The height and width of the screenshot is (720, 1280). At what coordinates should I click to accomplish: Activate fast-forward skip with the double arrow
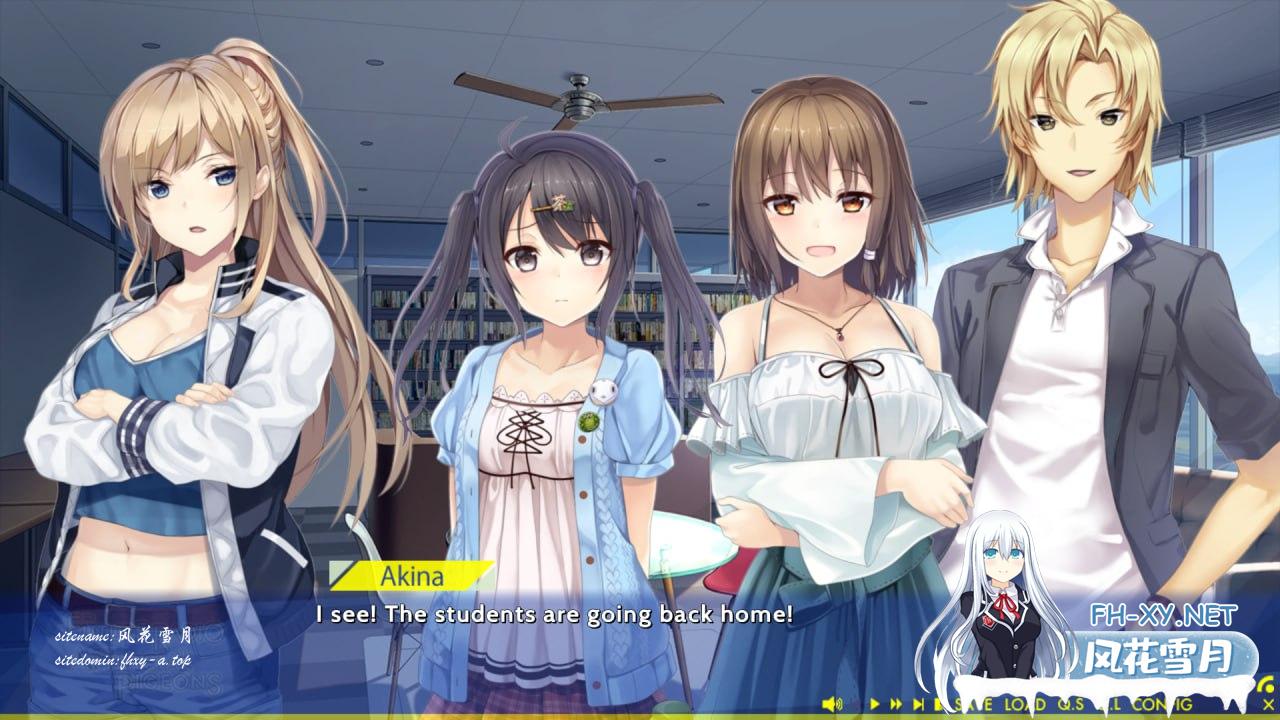pos(897,704)
